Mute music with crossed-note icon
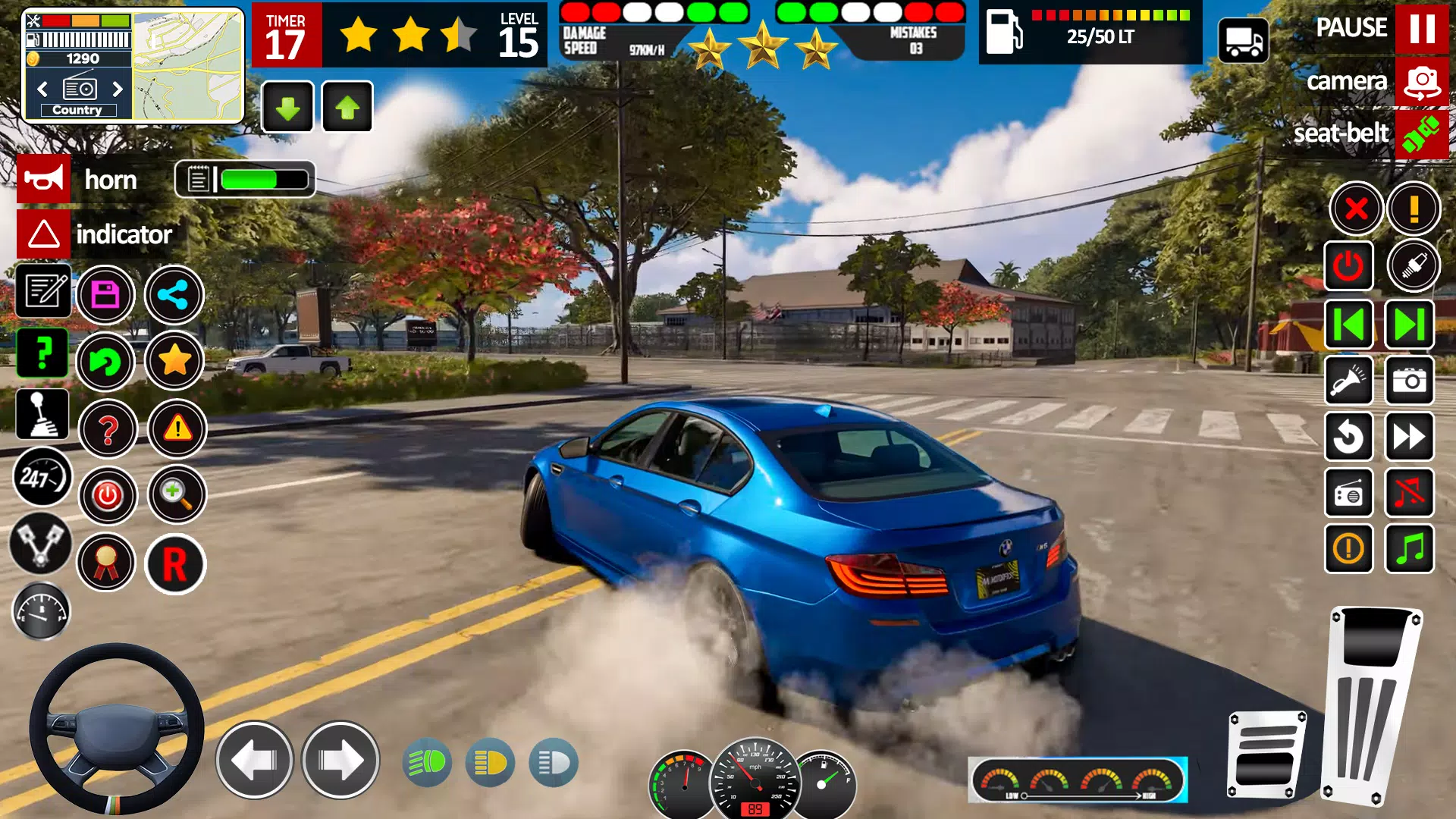1456x819 pixels. tap(1409, 494)
